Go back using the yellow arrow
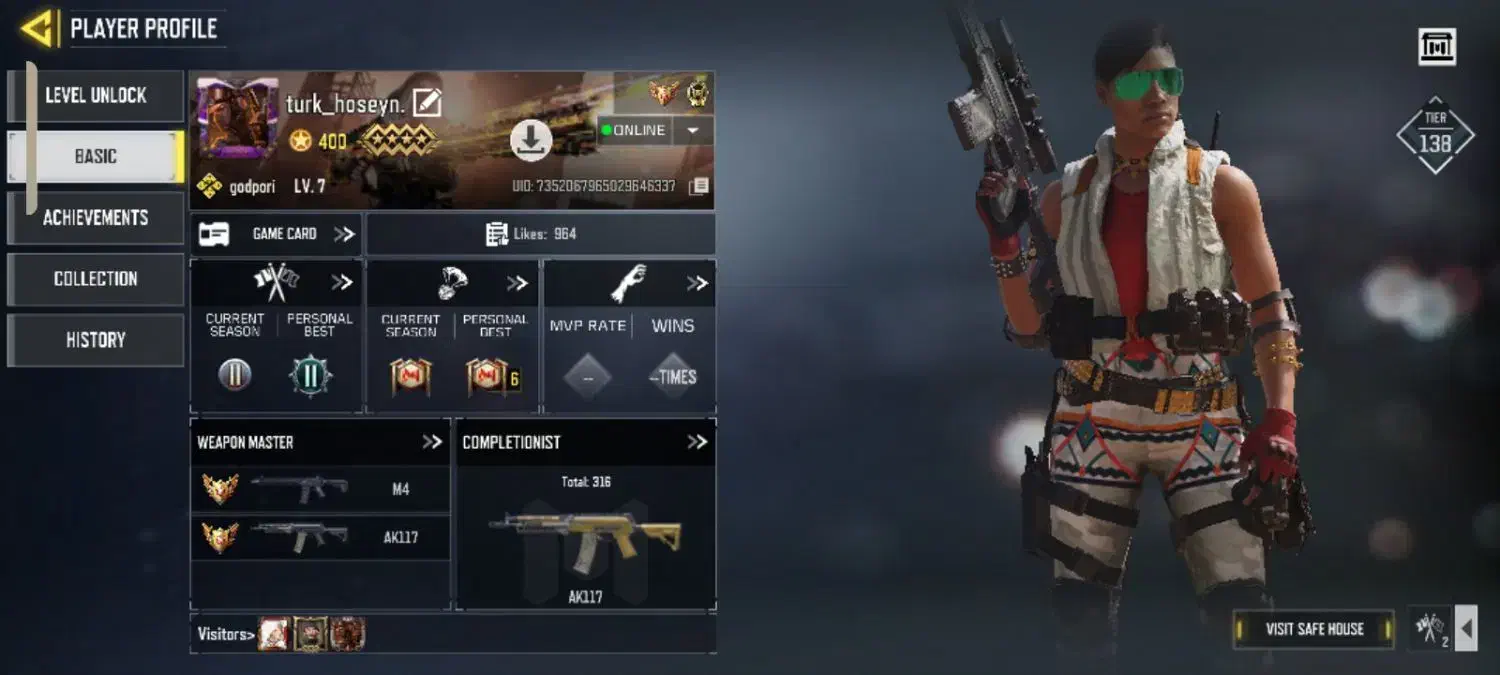Image resolution: width=1500 pixels, height=675 pixels. point(38,28)
